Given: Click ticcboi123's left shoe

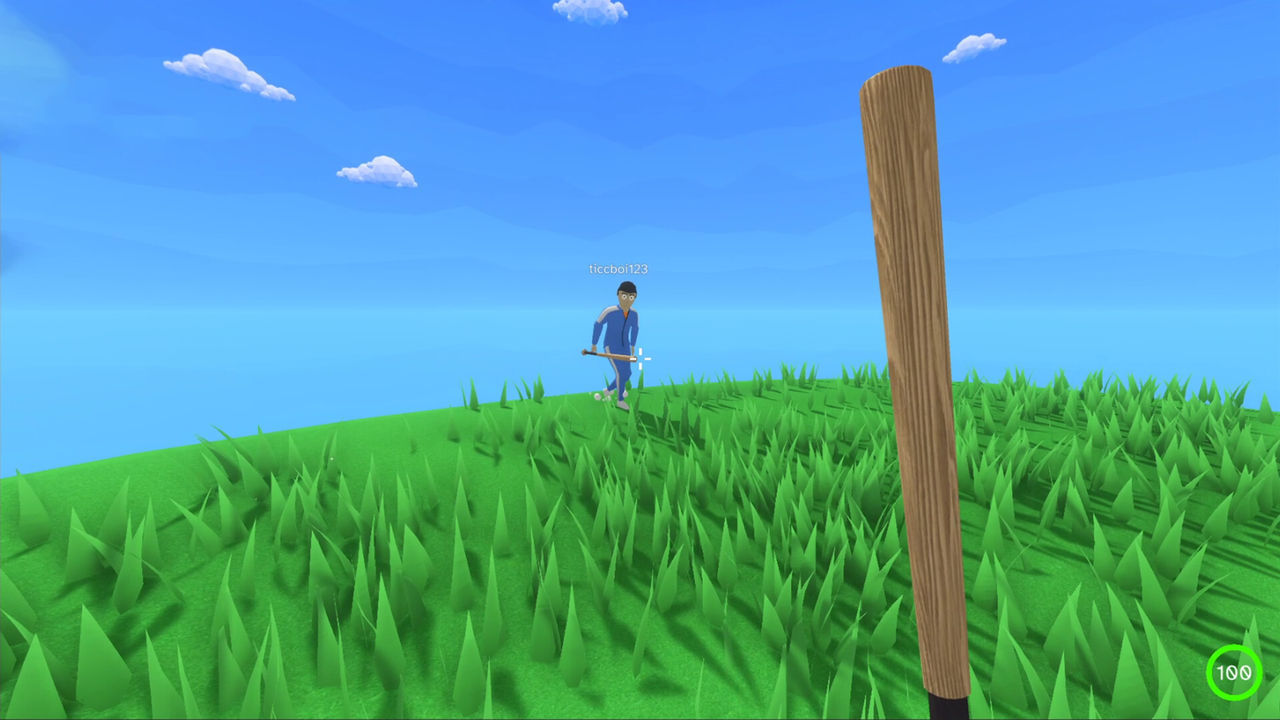Looking at the screenshot, I should (x=621, y=404).
